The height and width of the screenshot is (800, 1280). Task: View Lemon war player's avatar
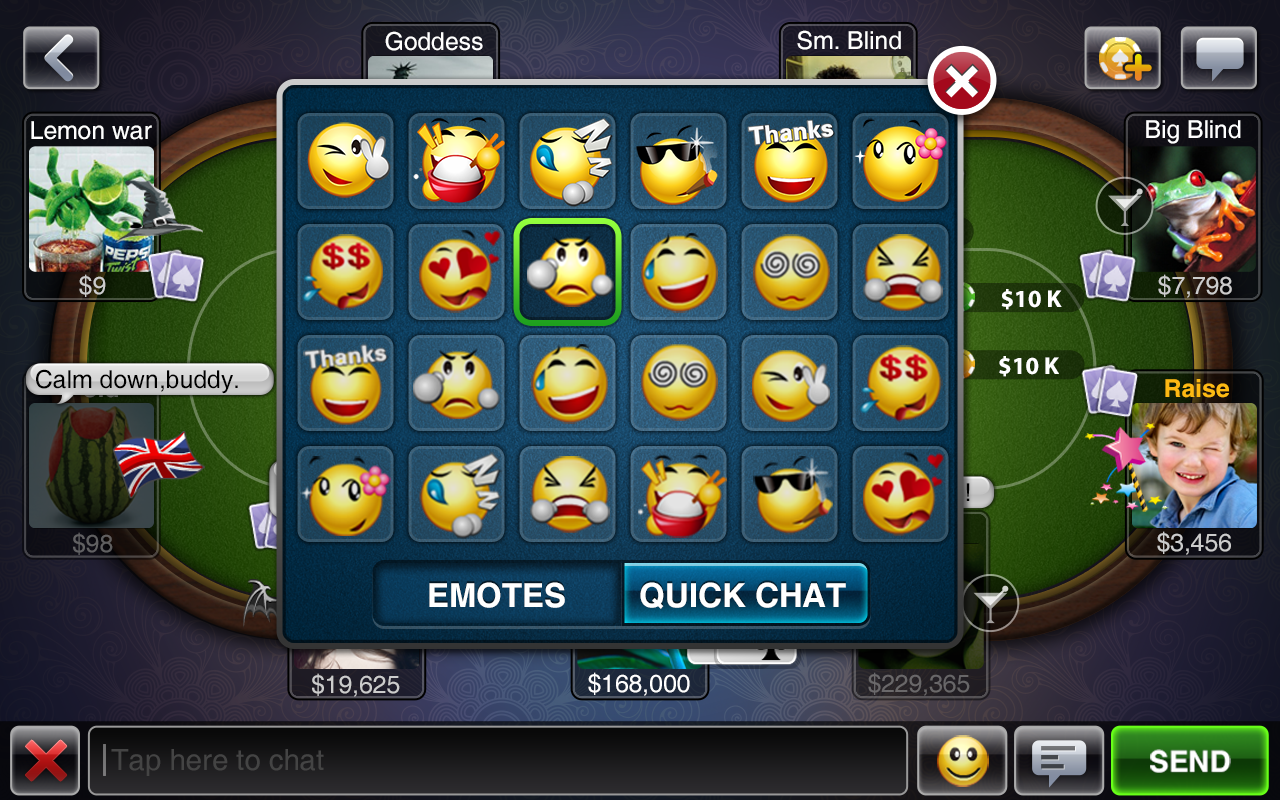pos(91,209)
